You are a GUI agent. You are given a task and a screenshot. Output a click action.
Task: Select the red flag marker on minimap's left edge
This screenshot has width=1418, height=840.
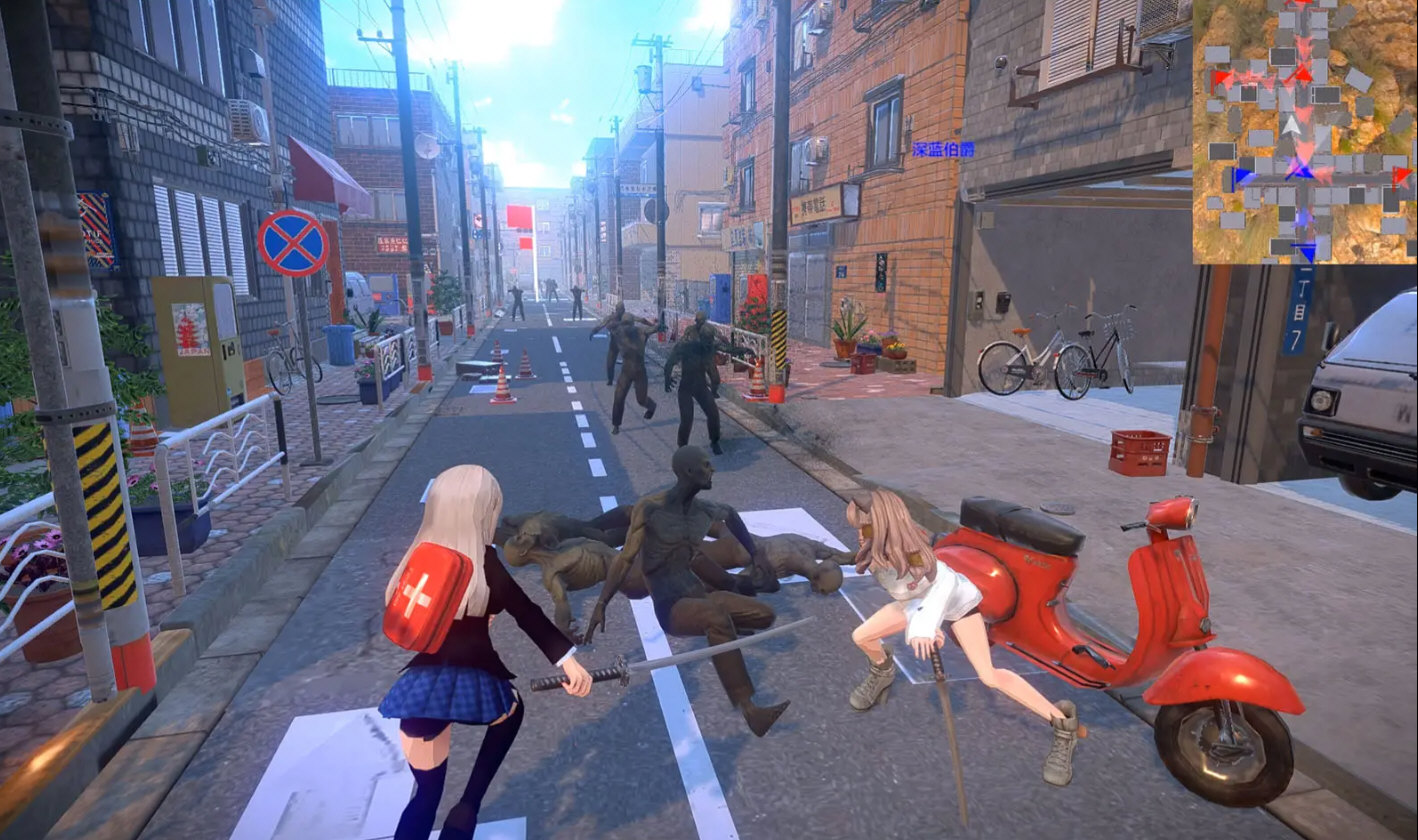click(x=1221, y=78)
